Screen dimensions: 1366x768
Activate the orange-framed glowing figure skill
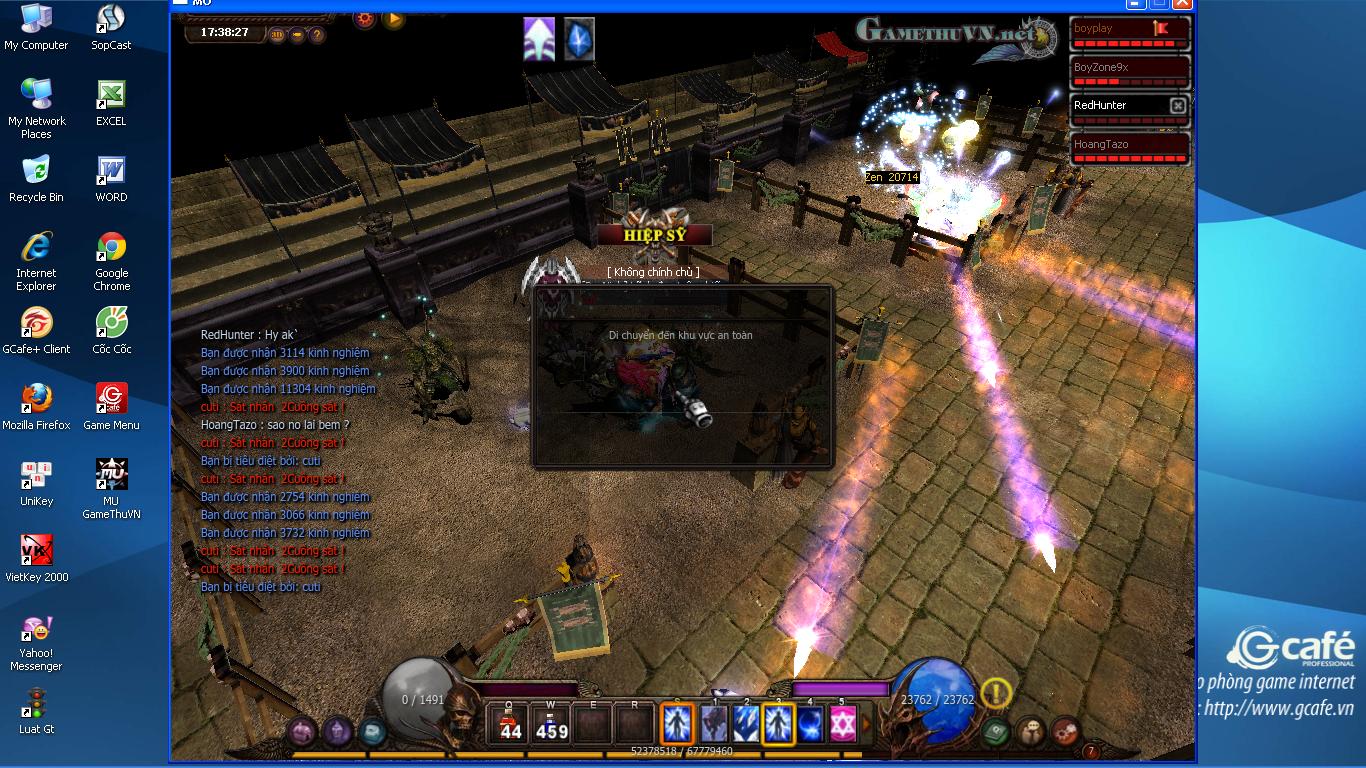678,723
